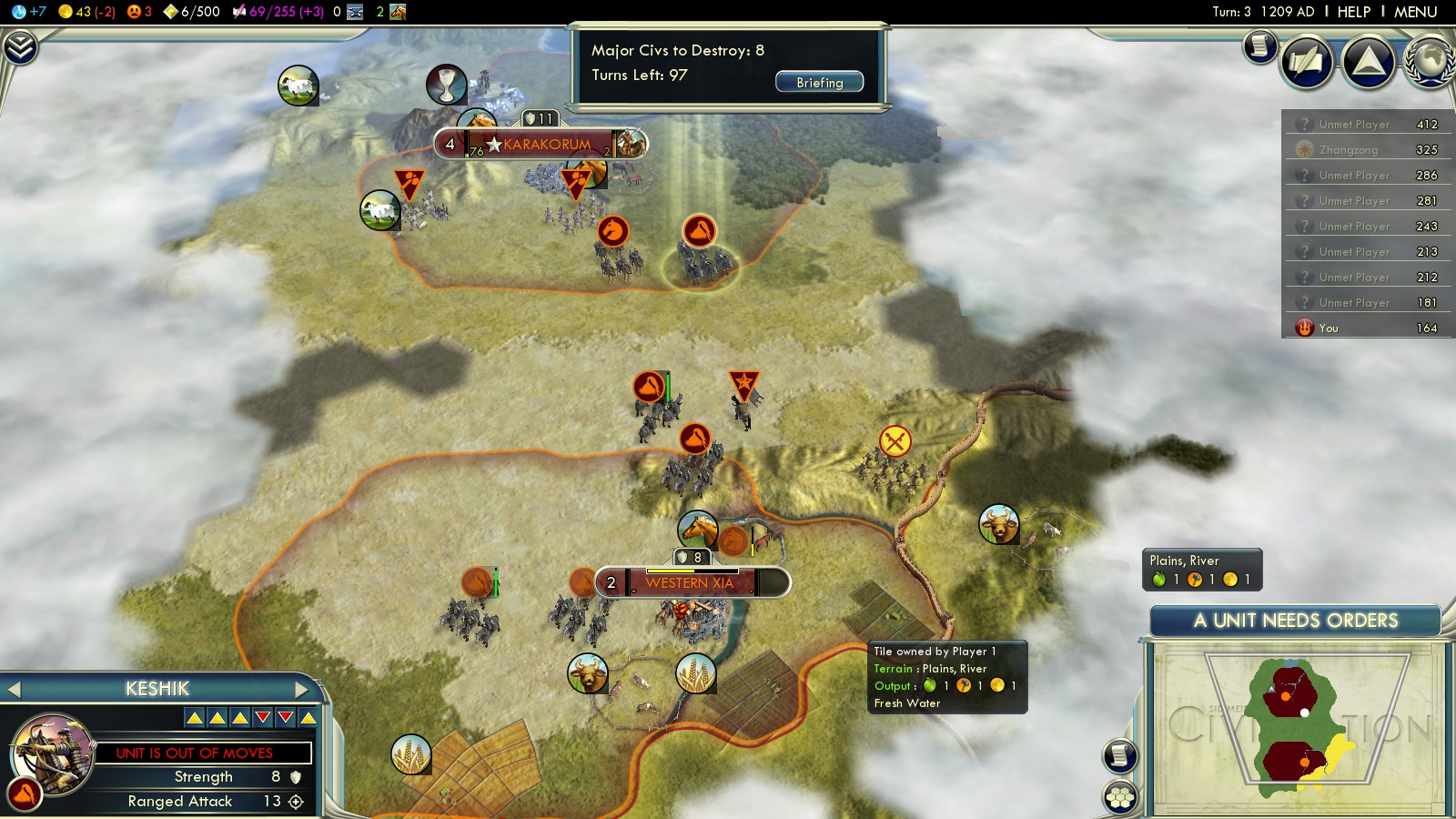Show the gold treasury economic overview
The image size is (1456, 819).
(86, 12)
